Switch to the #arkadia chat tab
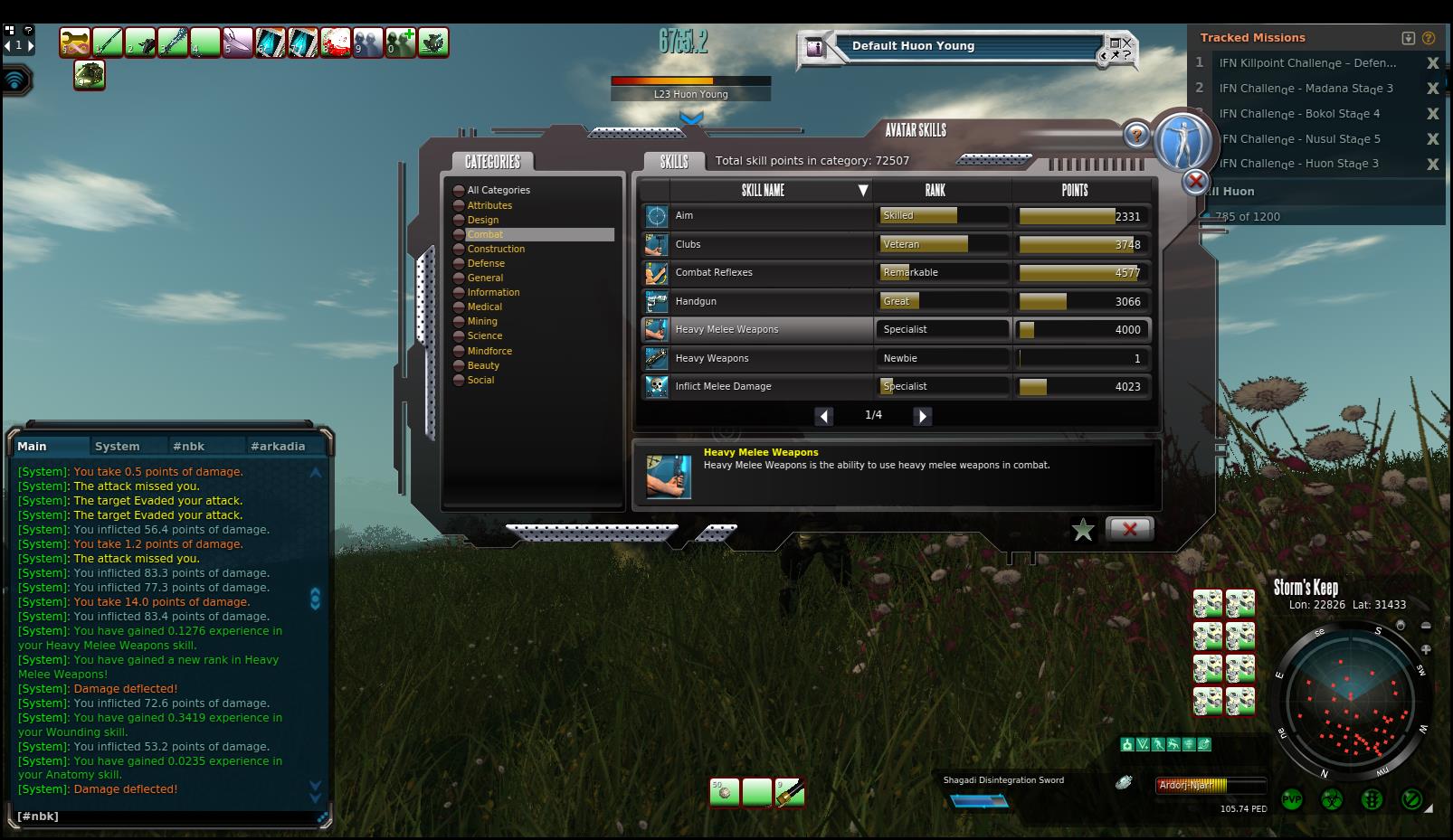Image resolution: width=1453 pixels, height=840 pixels. 278,446
